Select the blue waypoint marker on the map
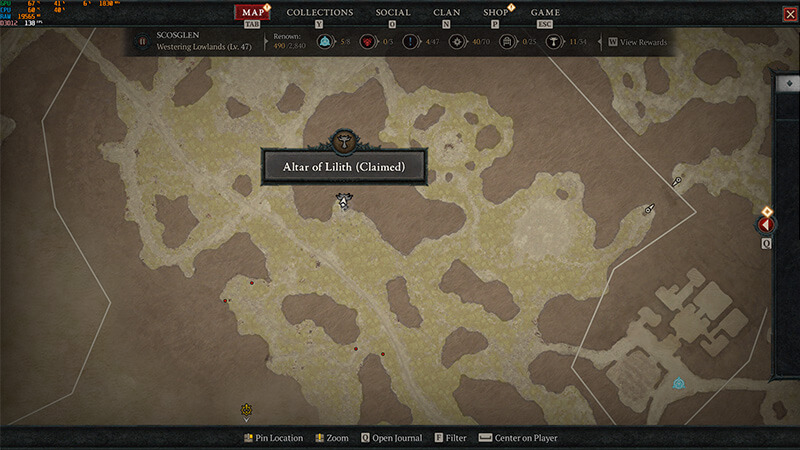 (x=680, y=383)
